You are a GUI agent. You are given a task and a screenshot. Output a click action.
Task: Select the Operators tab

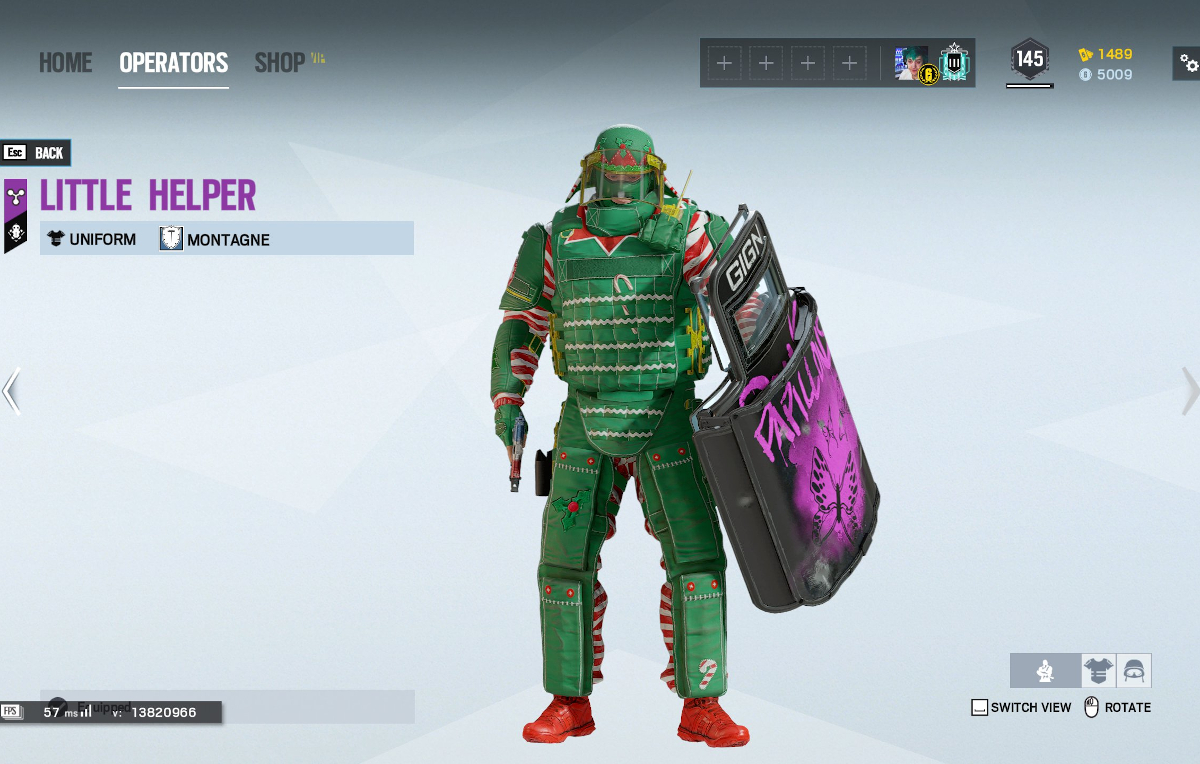(173, 63)
